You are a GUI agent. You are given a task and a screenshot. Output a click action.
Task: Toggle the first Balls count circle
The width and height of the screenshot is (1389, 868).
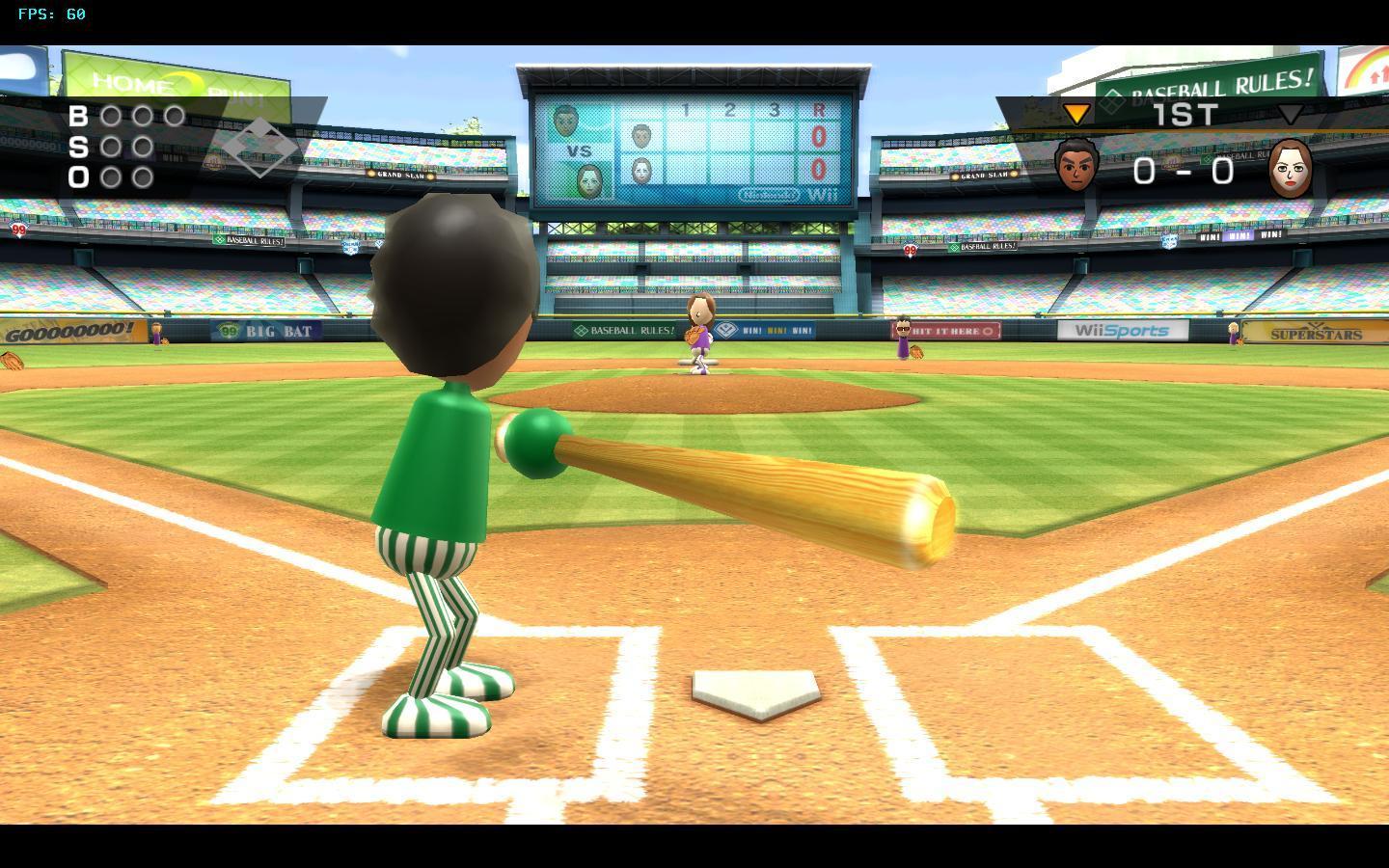pos(109,117)
